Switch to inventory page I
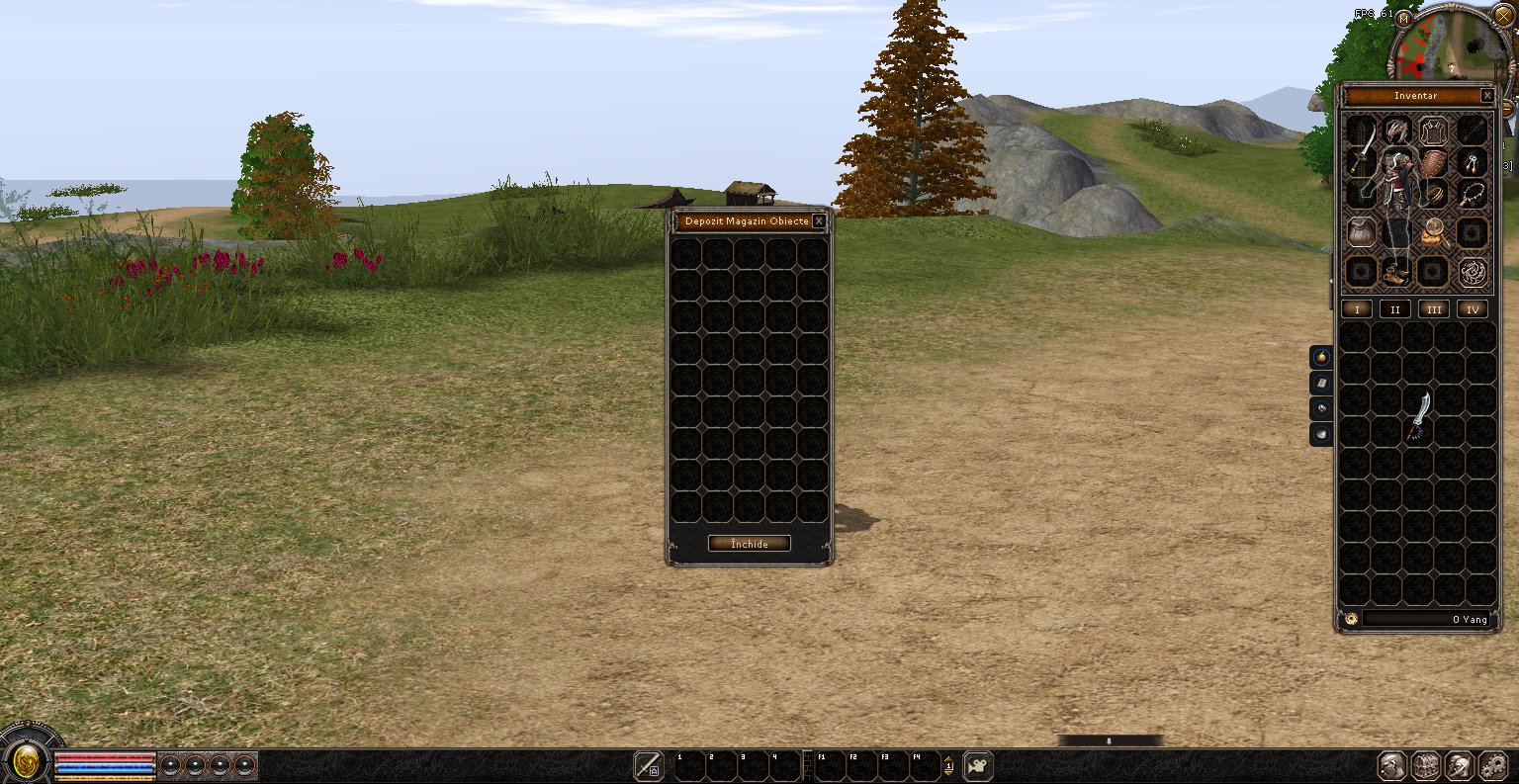1519x784 pixels. tap(1357, 309)
